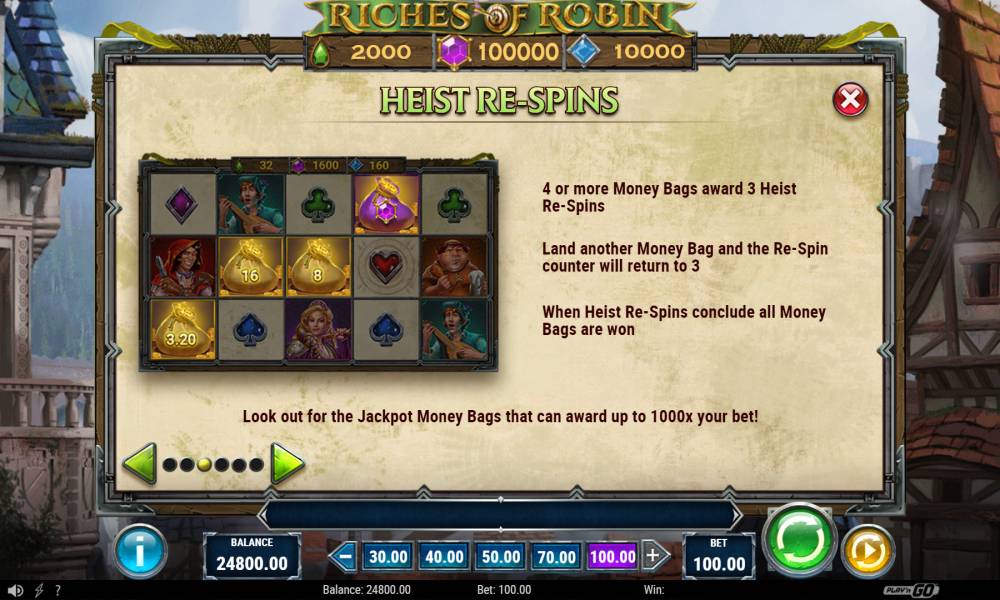Open the blue info button
The height and width of the screenshot is (600, 1000).
click(x=140, y=551)
